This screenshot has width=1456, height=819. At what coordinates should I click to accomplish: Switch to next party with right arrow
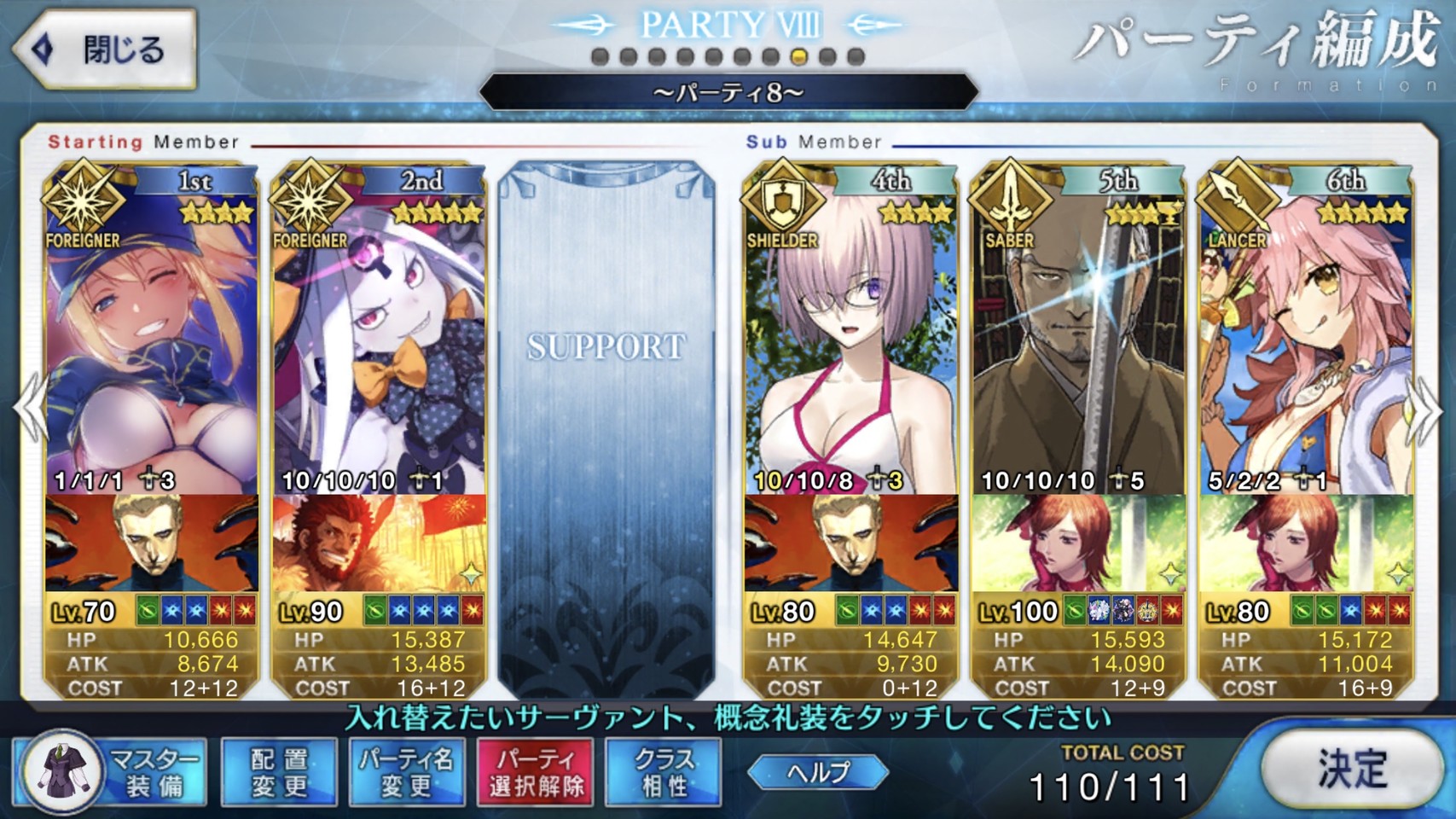click(x=1425, y=411)
